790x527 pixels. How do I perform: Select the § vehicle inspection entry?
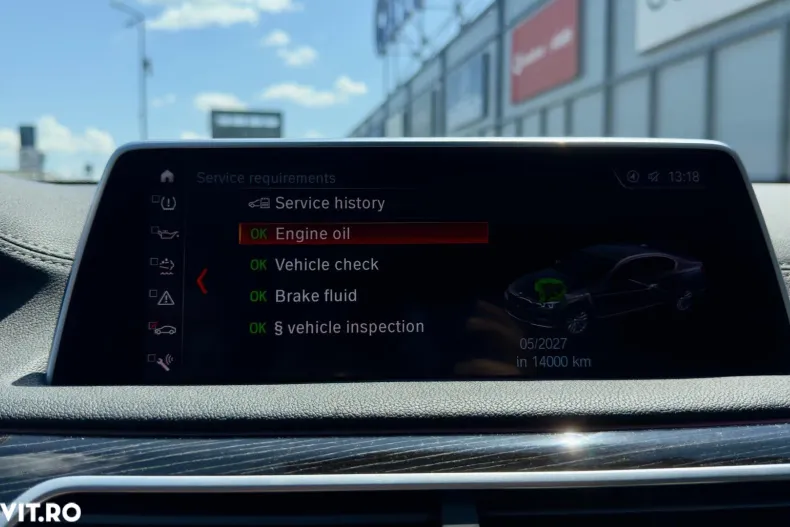pos(349,327)
